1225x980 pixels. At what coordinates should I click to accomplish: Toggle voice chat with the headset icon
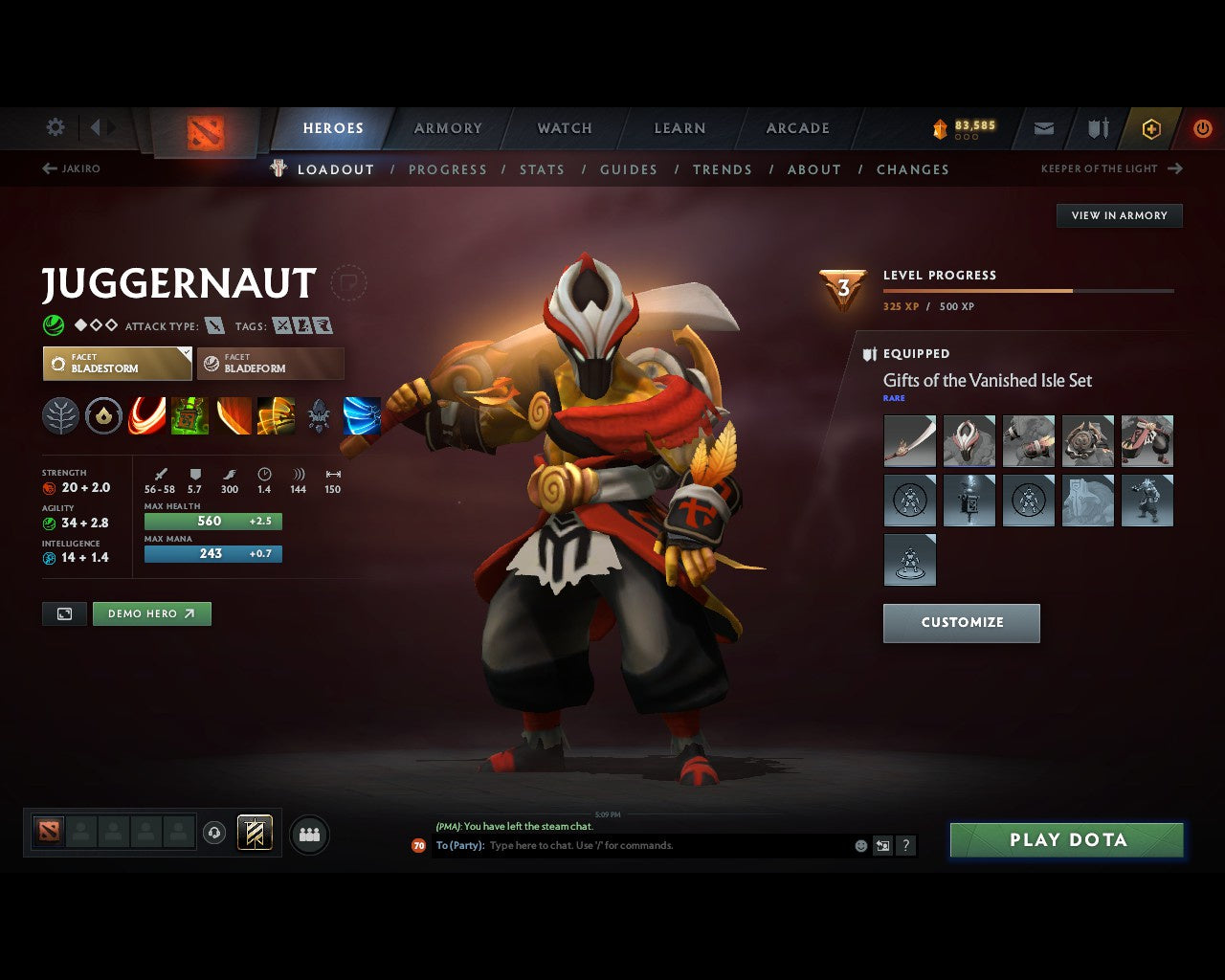(x=215, y=833)
